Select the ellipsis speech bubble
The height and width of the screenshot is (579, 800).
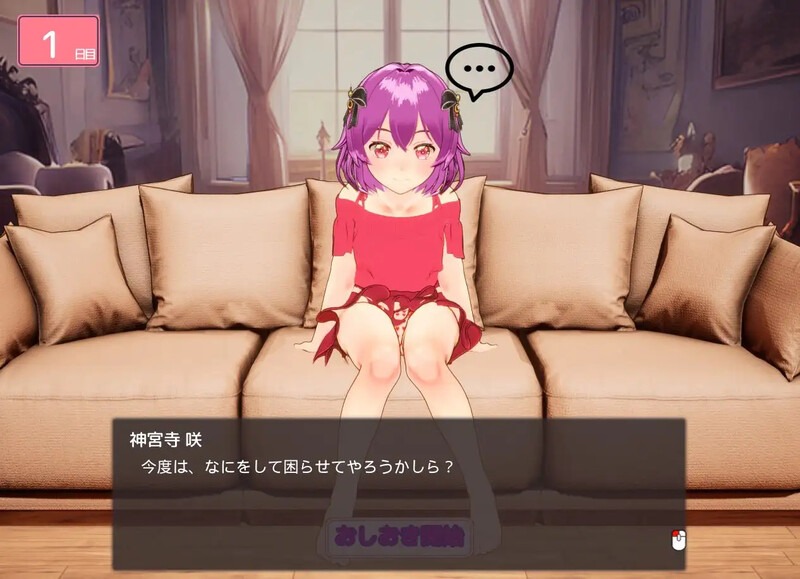(479, 69)
